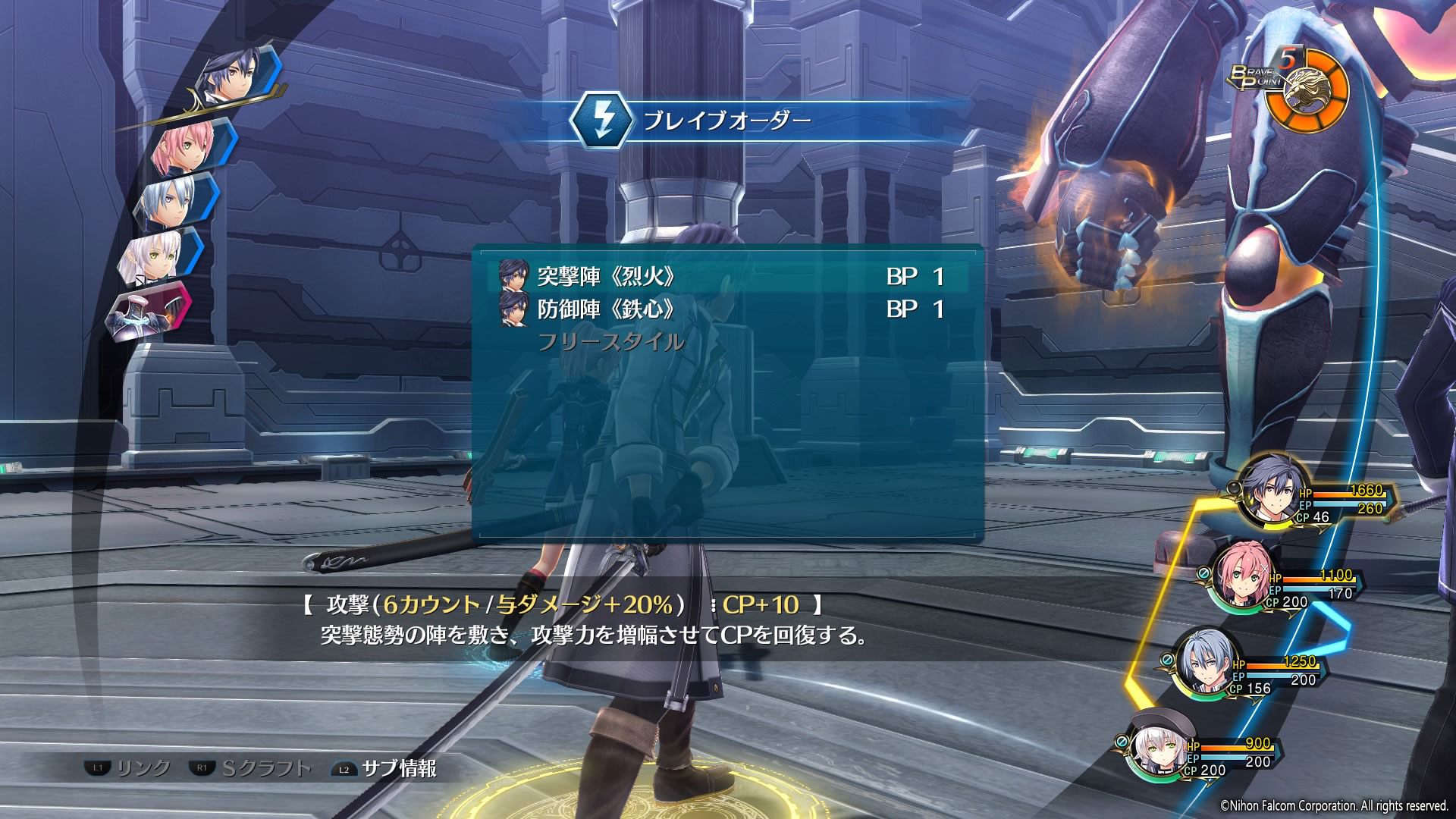
Task: Select the フリースタイル option
Action: coord(611,342)
